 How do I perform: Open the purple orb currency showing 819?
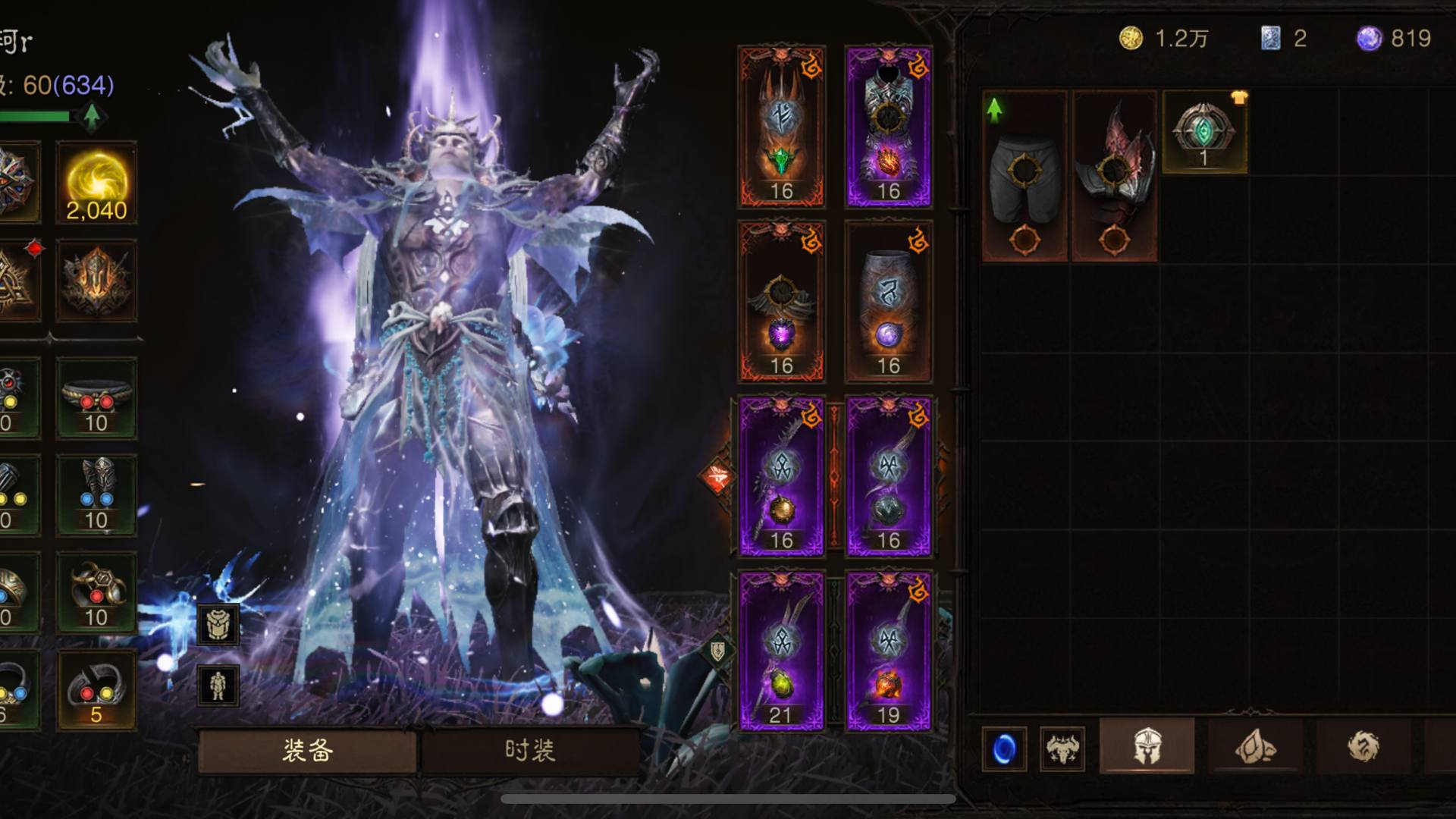pyautogui.click(x=1394, y=39)
